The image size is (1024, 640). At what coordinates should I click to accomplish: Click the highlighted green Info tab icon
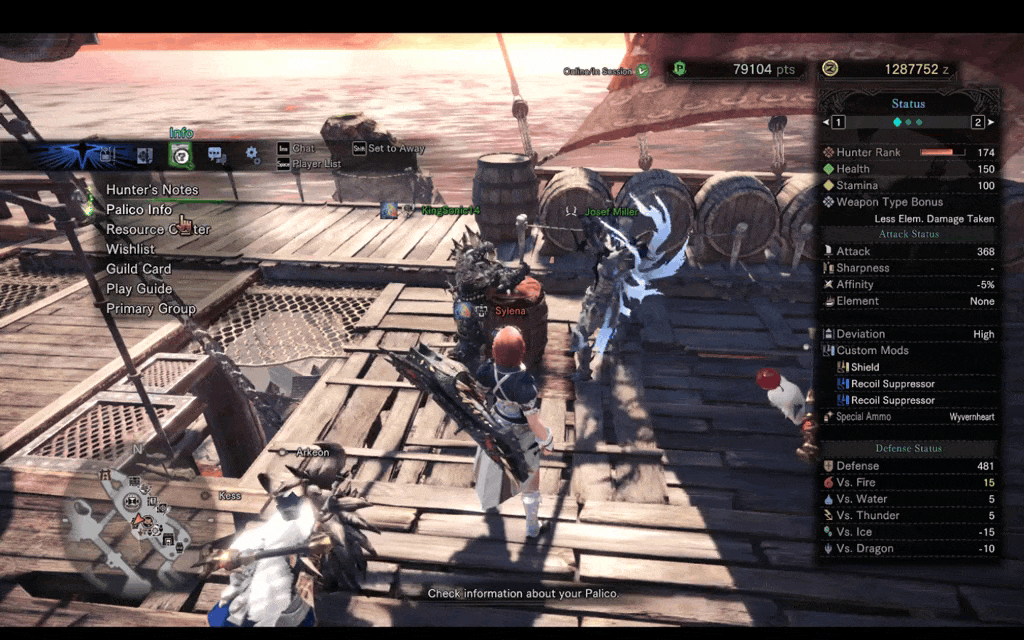click(x=181, y=155)
